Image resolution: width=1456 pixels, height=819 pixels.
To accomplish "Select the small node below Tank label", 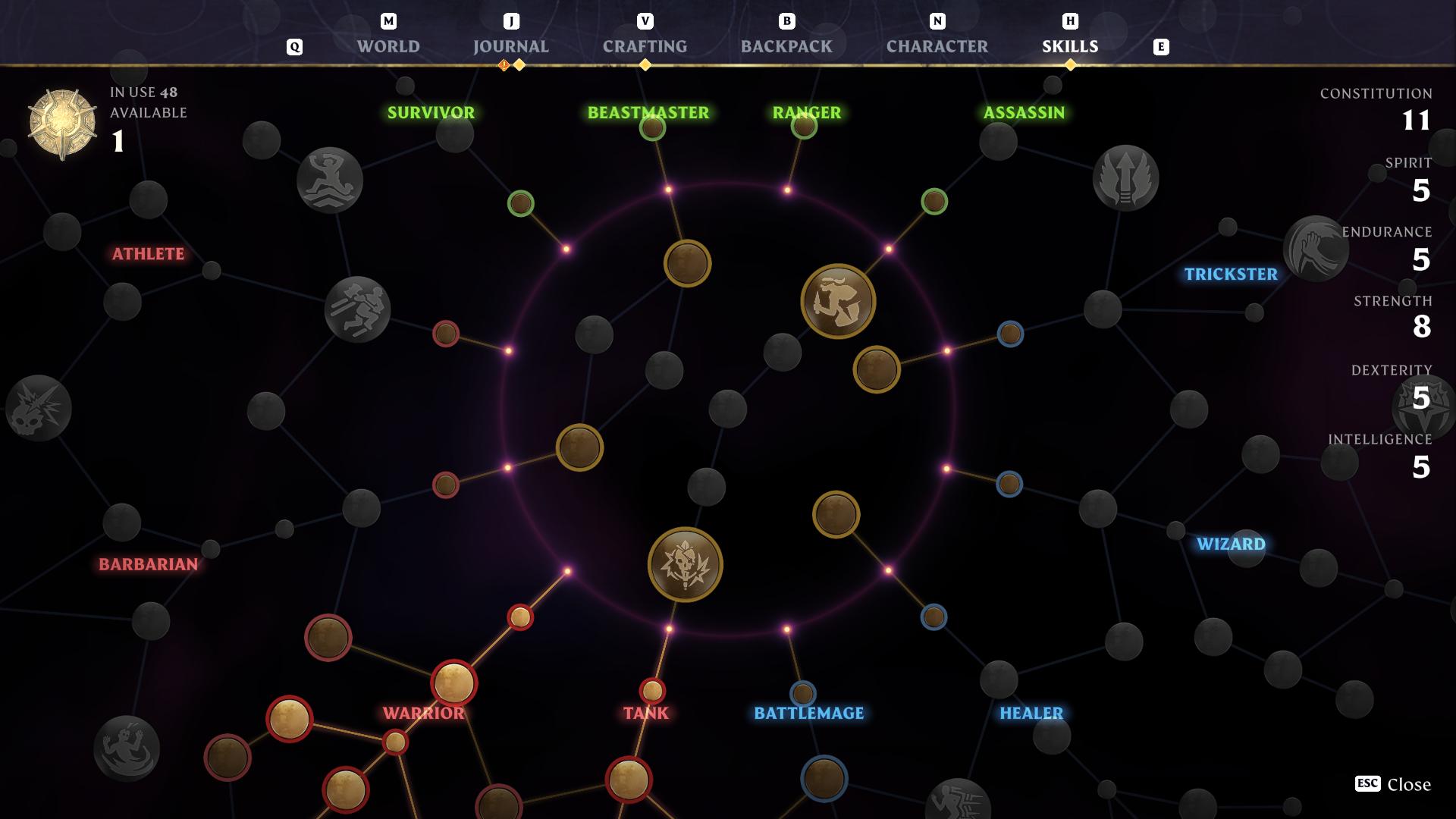I will [629, 779].
